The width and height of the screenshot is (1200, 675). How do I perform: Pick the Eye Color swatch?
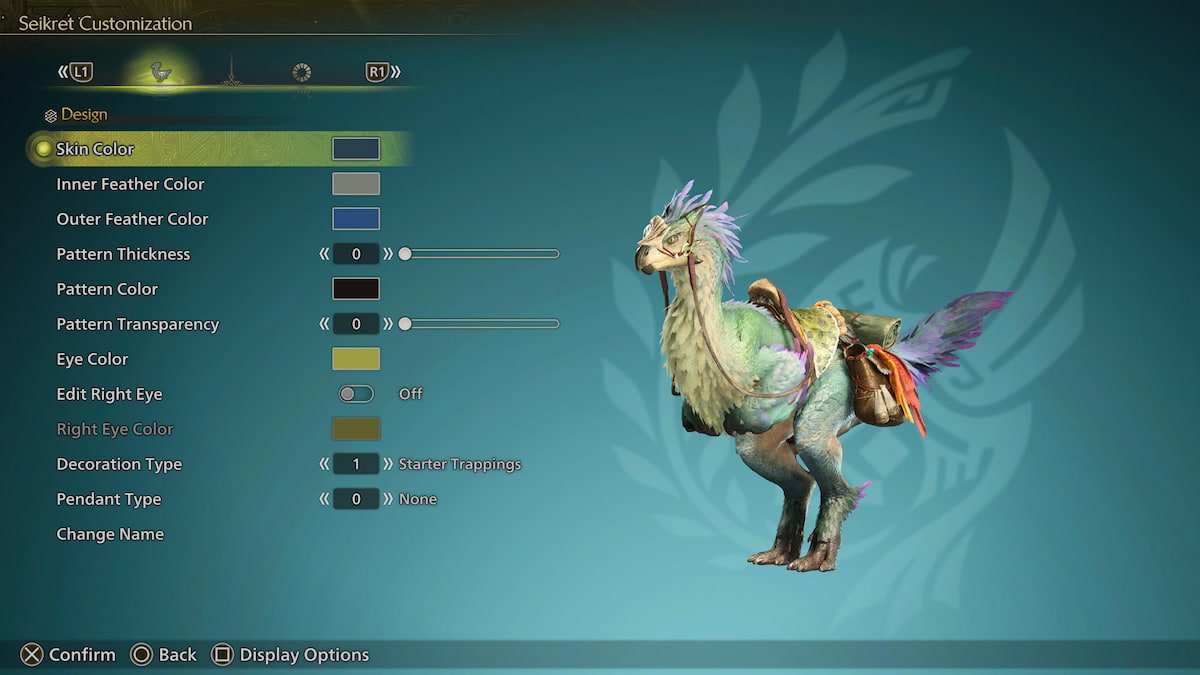356,359
